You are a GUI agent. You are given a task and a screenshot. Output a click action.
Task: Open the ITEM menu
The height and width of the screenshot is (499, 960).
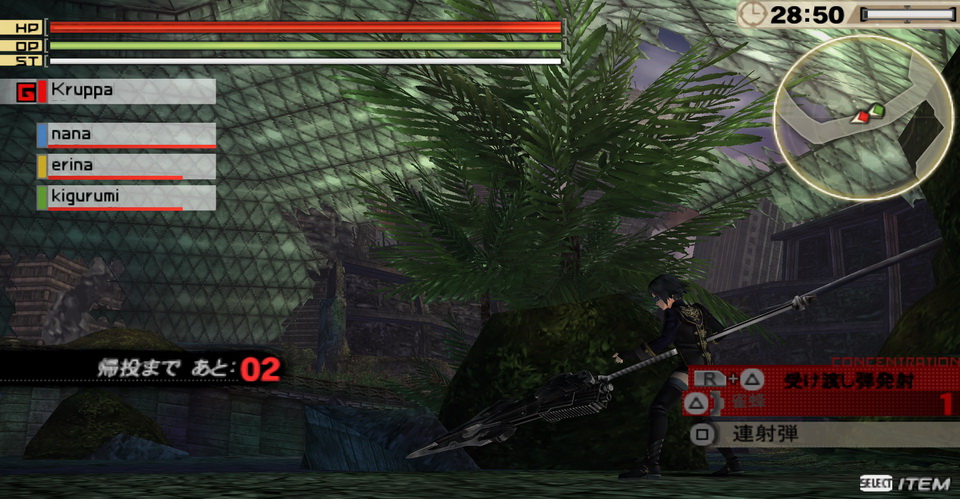[x=905, y=484]
